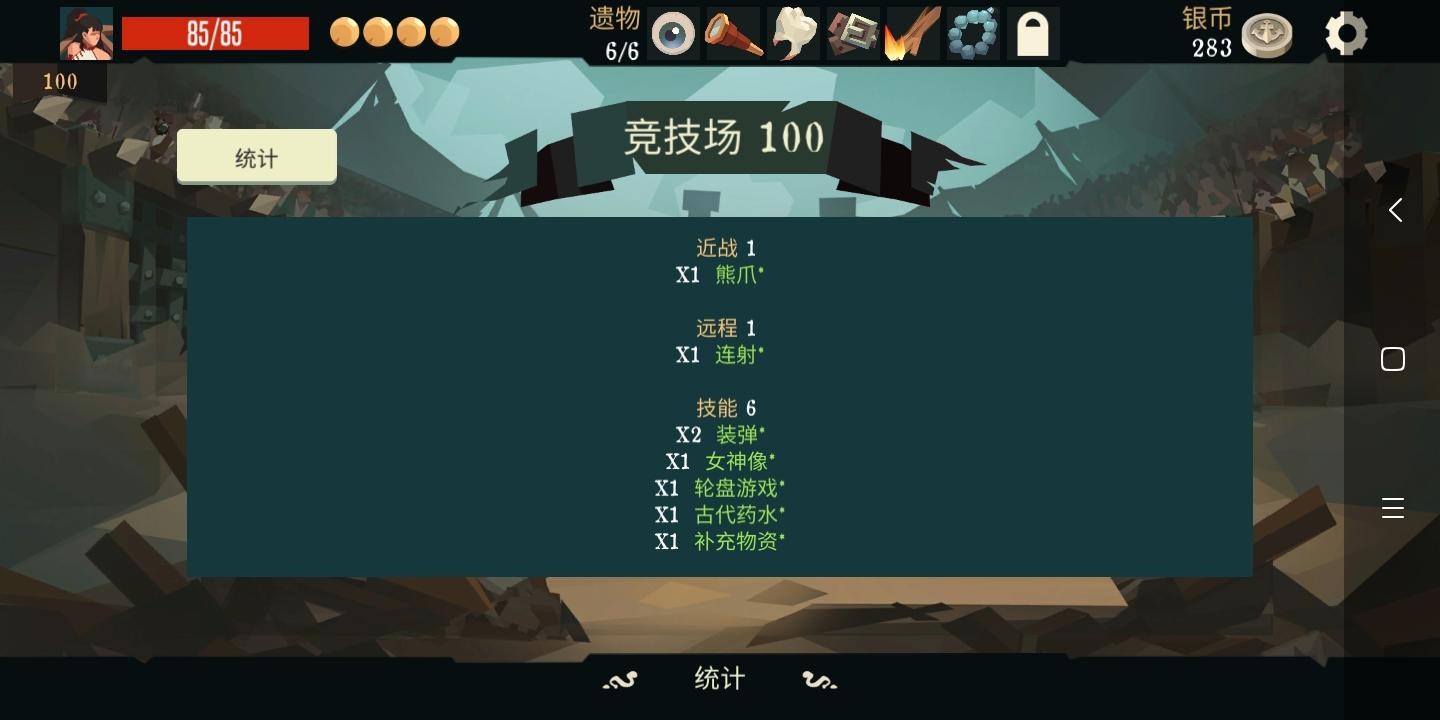1440x720 pixels.
Task: Click the right snake ornament icon
Action: point(819,679)
